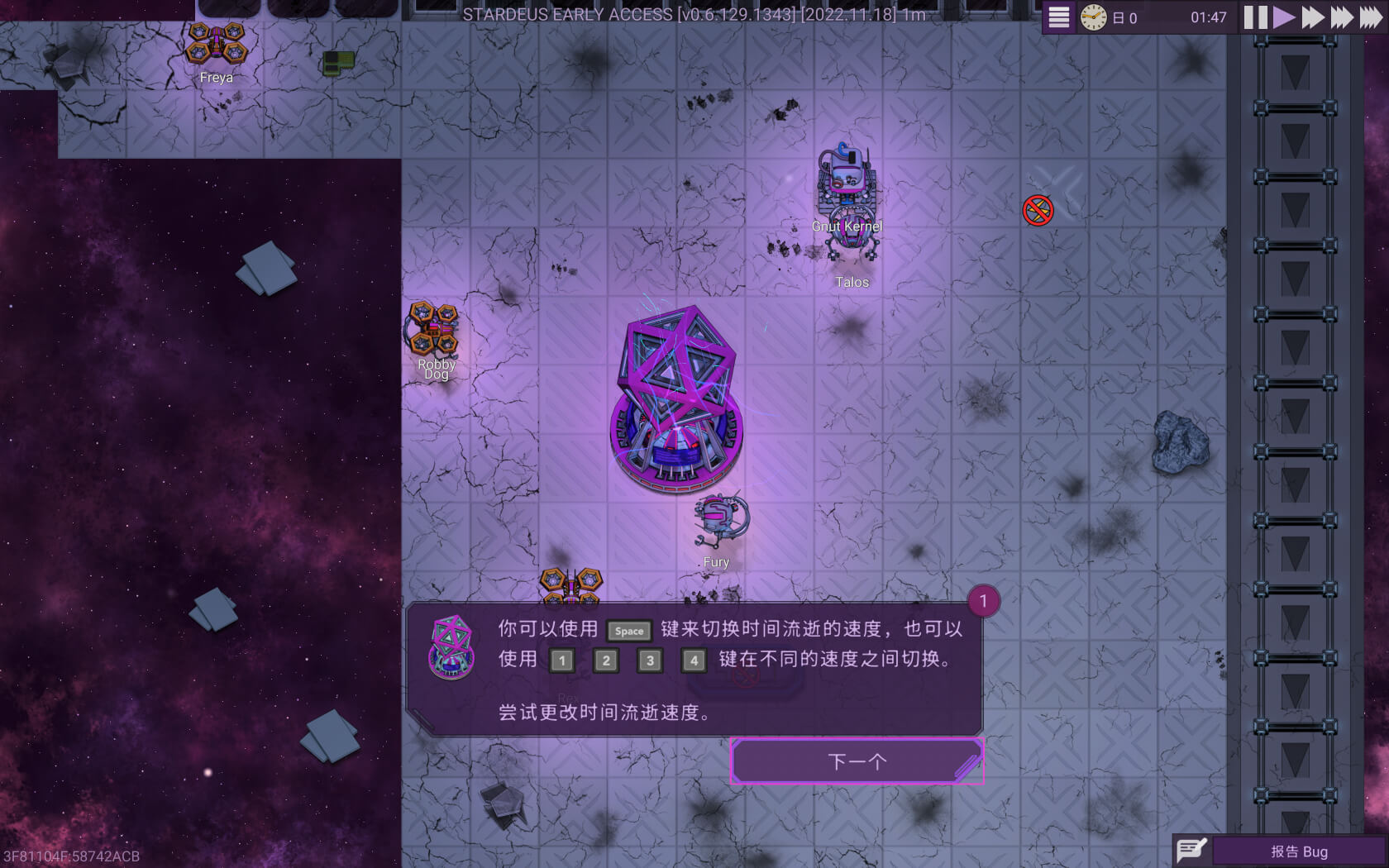Screen dimensions: 1389x868
Task: Click the red forbidden marker near Gnut Kernel
Action: coord(1039,209)
